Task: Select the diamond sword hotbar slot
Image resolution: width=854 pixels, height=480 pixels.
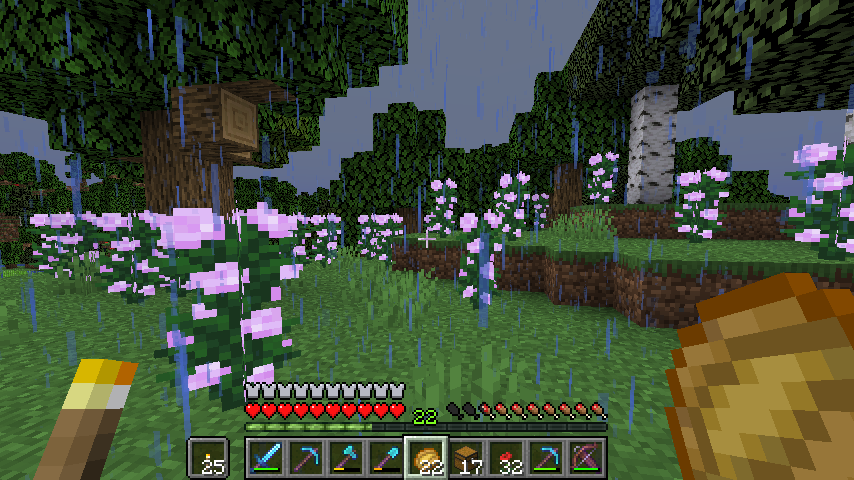Action: pos(266,458)
